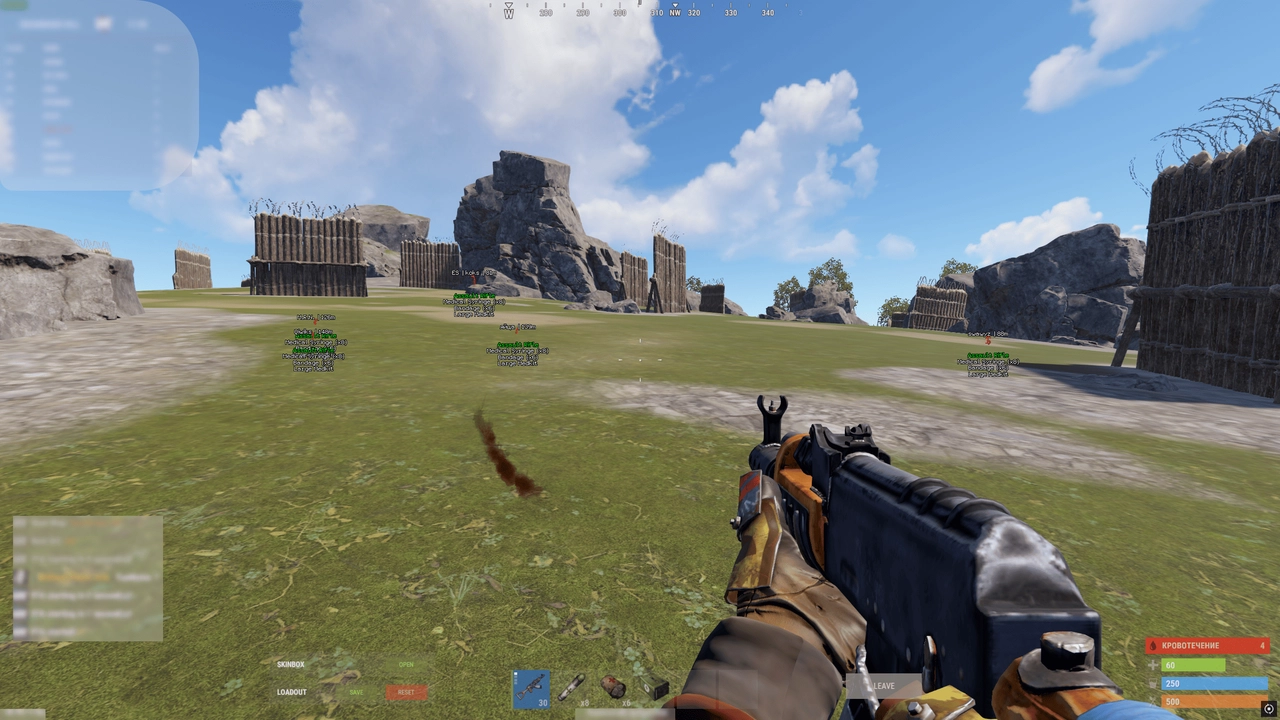The image size is (1280, 720).
Task: Click the NW marker on the compass
Action: [675, 13]
